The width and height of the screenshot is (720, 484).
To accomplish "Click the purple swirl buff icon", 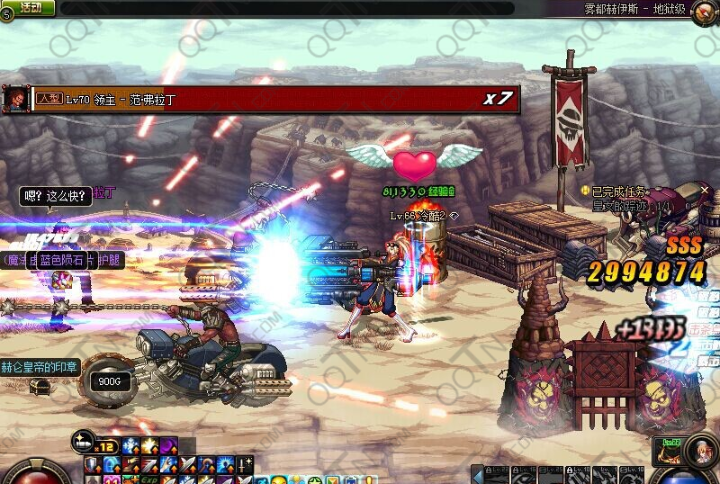I will pos(169,445).
